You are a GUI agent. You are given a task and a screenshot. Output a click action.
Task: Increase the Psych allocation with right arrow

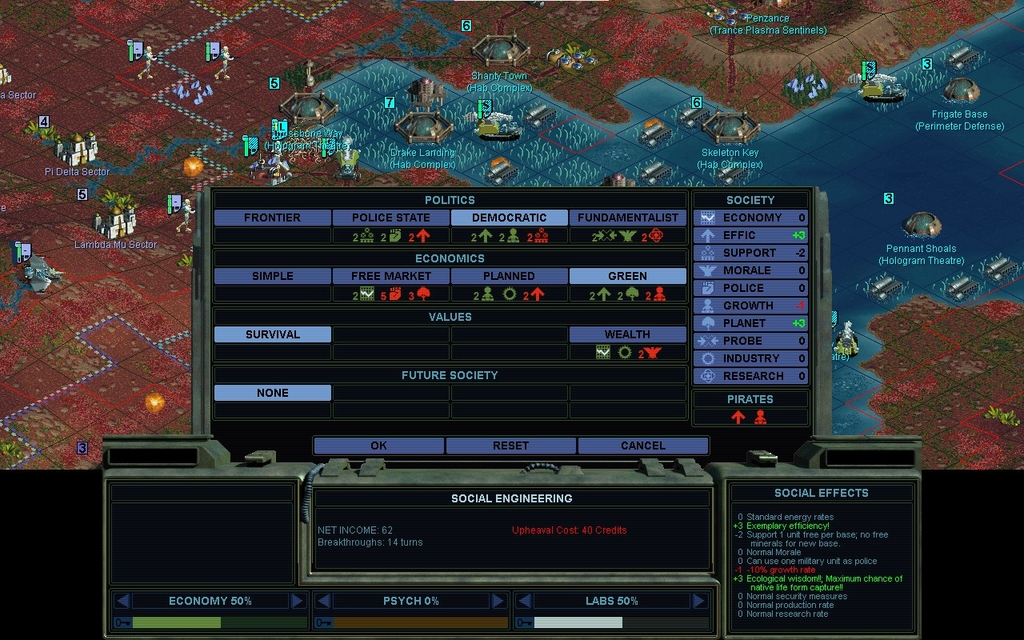498,601
